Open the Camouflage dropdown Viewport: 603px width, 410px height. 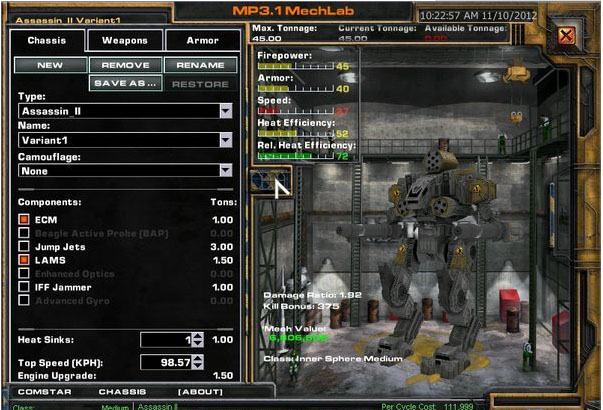pos(225,170)
